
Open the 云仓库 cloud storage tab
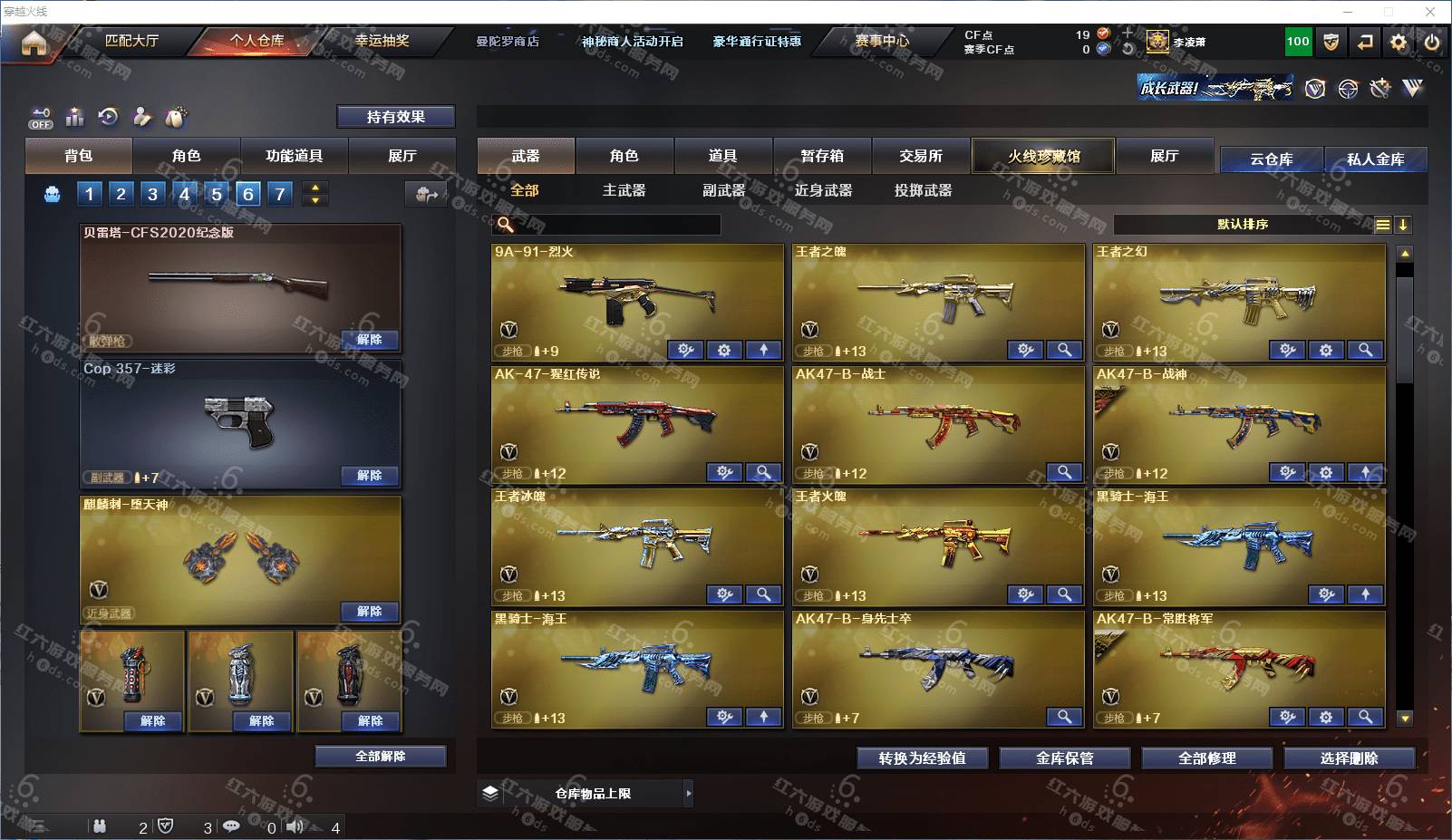[1271, 159]
